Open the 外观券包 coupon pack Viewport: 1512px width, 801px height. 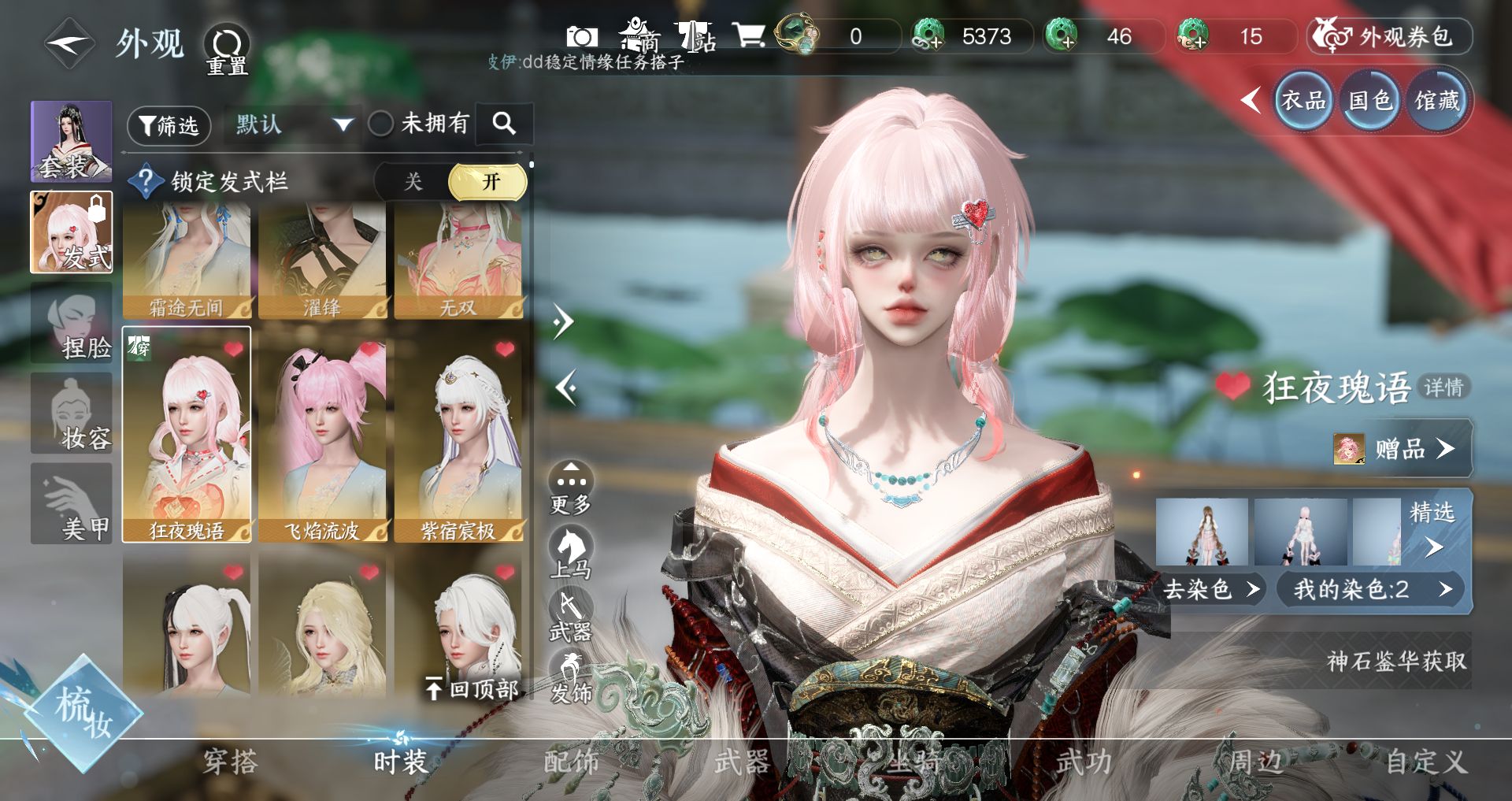click(x=1390, y=37)
